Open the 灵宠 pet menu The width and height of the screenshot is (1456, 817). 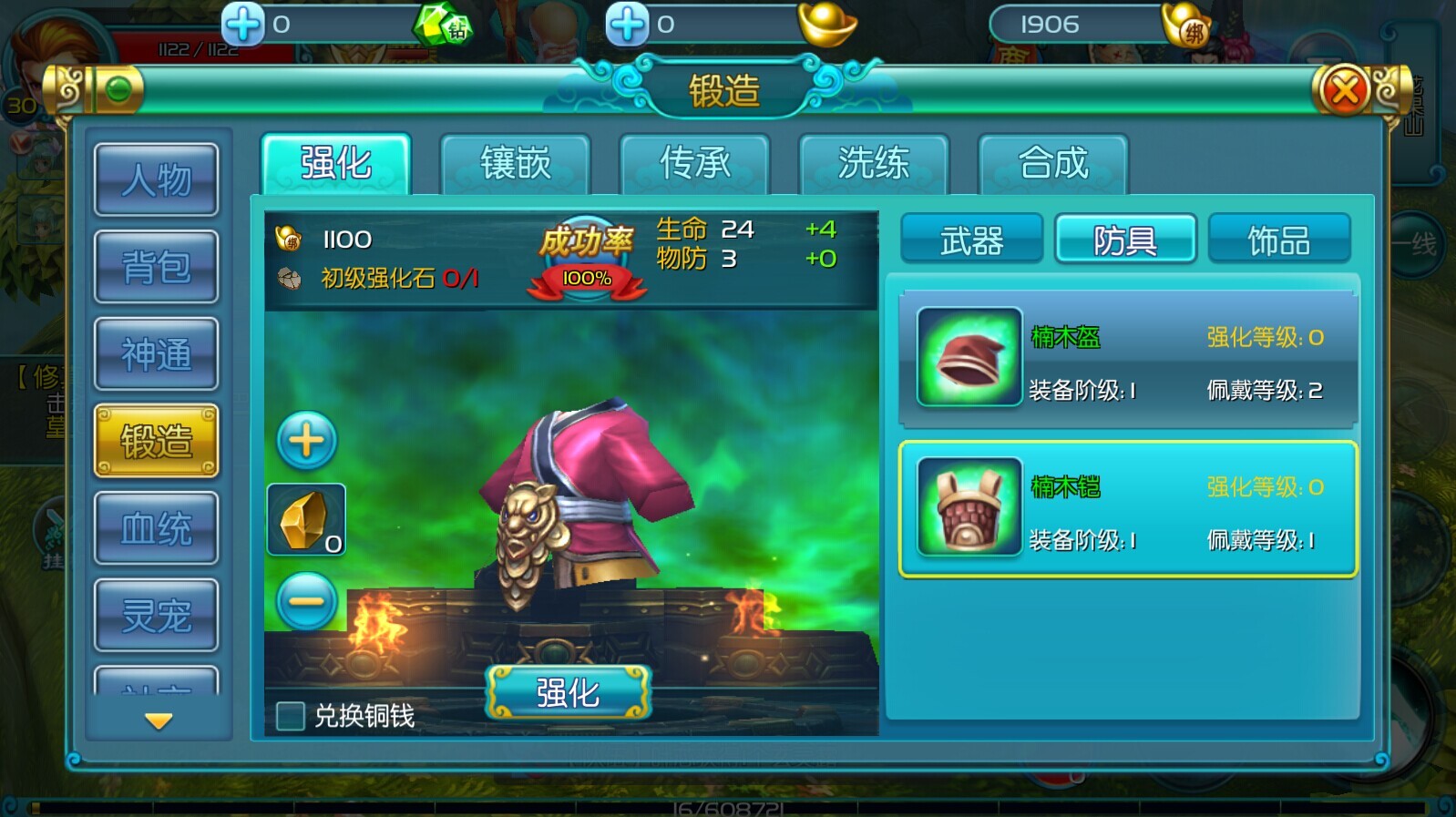coord(157,616)
